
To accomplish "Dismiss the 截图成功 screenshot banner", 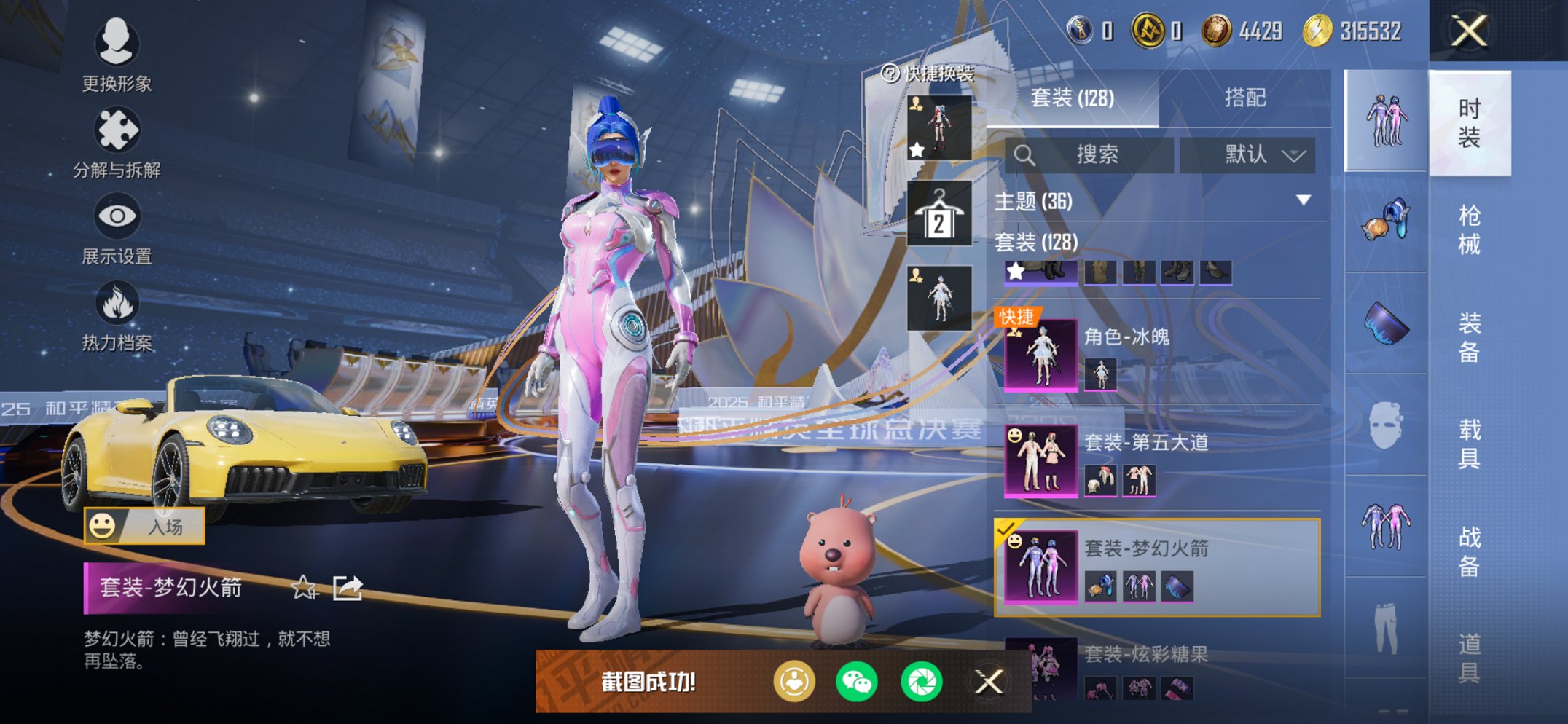I will click(989, 682).
